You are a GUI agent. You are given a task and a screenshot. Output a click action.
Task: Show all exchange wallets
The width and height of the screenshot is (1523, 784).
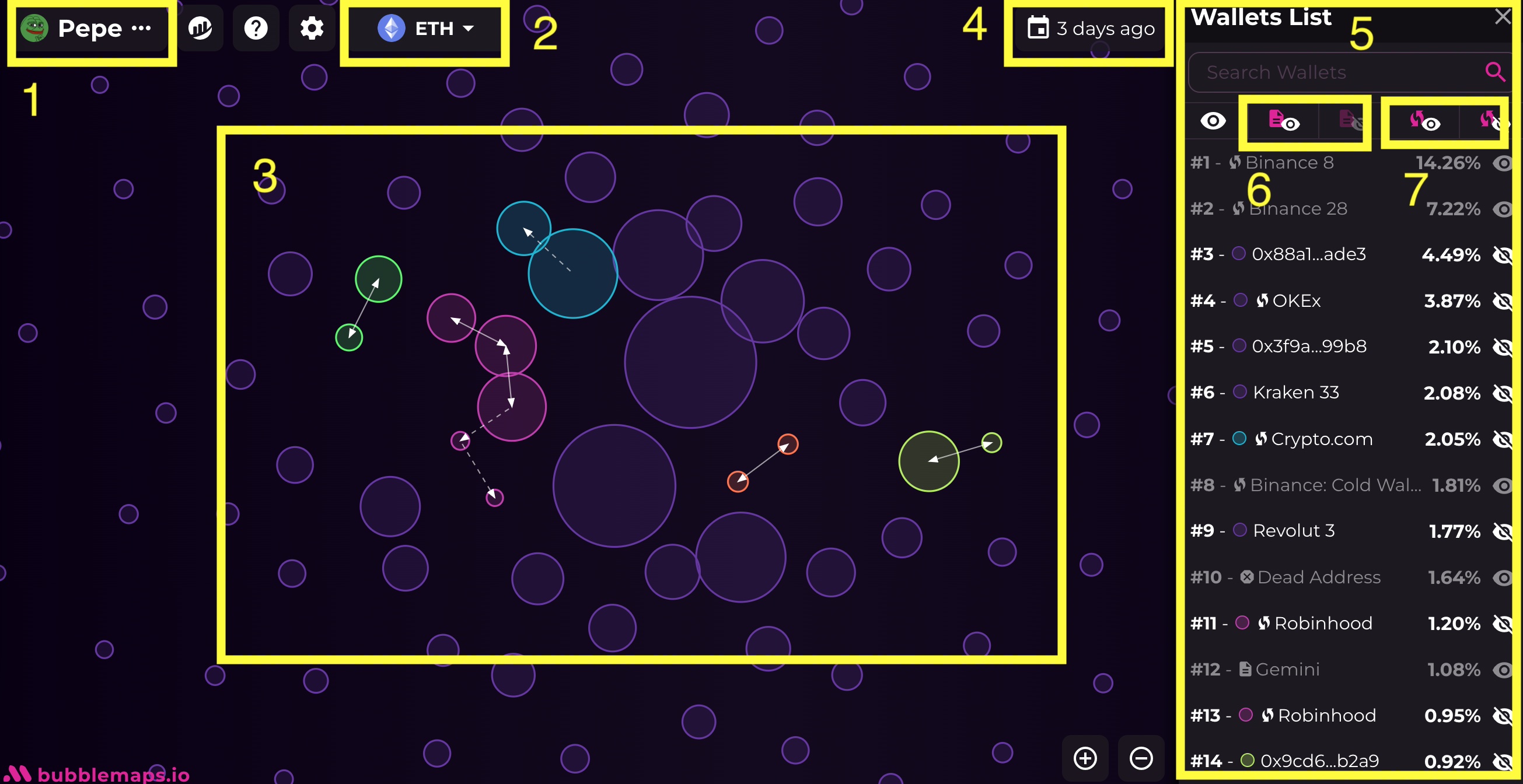(x=1424, y=122)
